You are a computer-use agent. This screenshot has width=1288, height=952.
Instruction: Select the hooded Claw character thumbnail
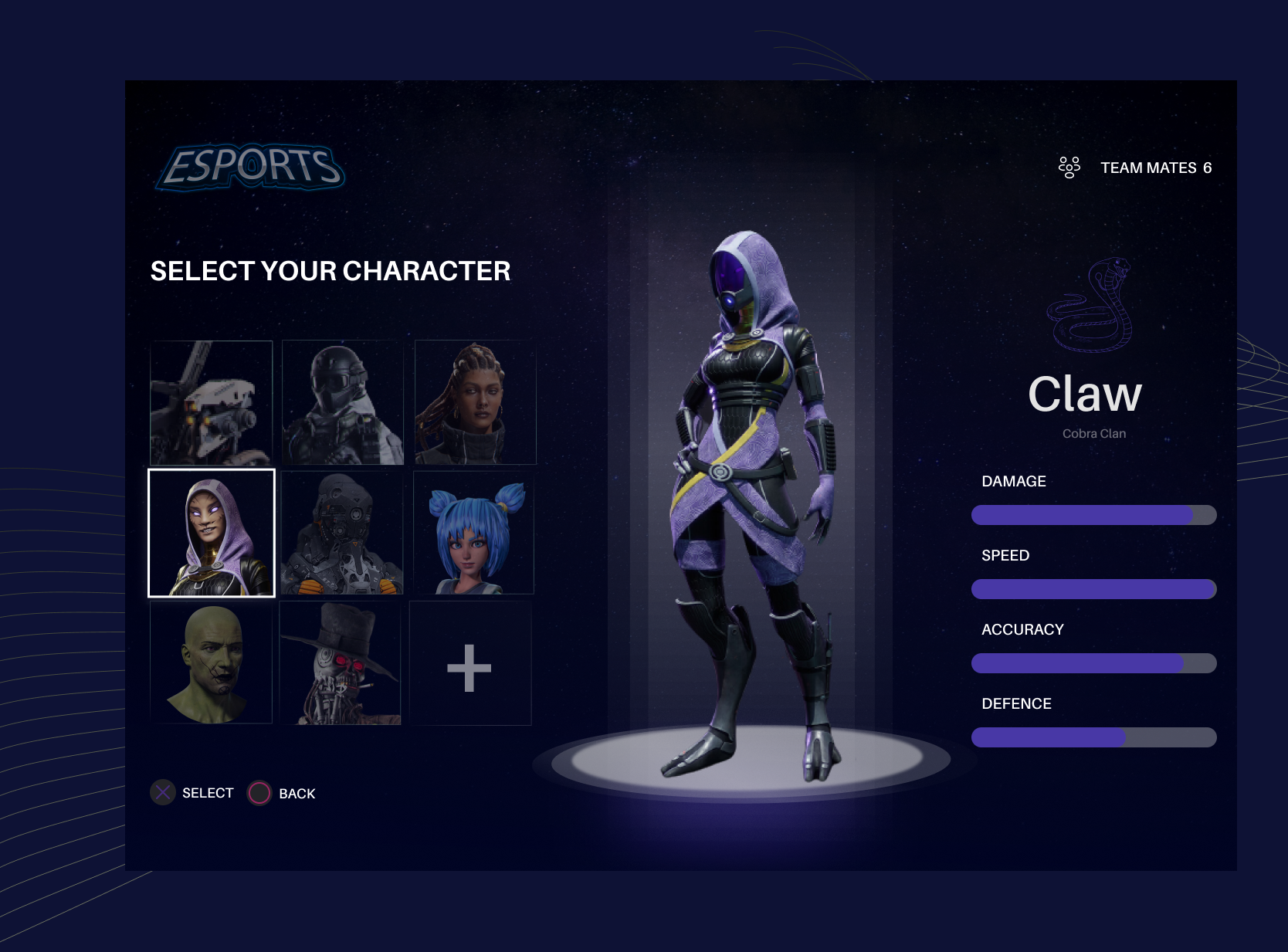click(x=212, y=533)
